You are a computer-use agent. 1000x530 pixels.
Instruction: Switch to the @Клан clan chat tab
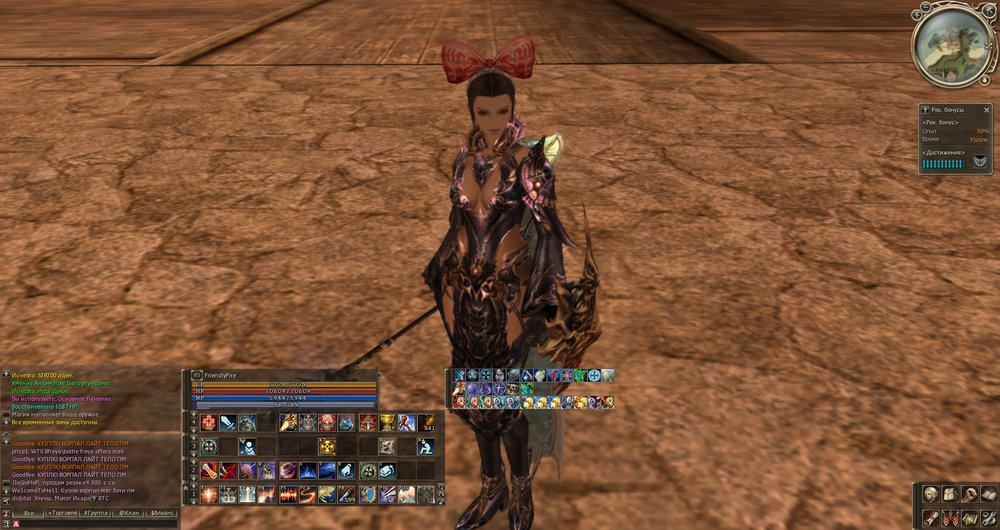tap(129, 513)
